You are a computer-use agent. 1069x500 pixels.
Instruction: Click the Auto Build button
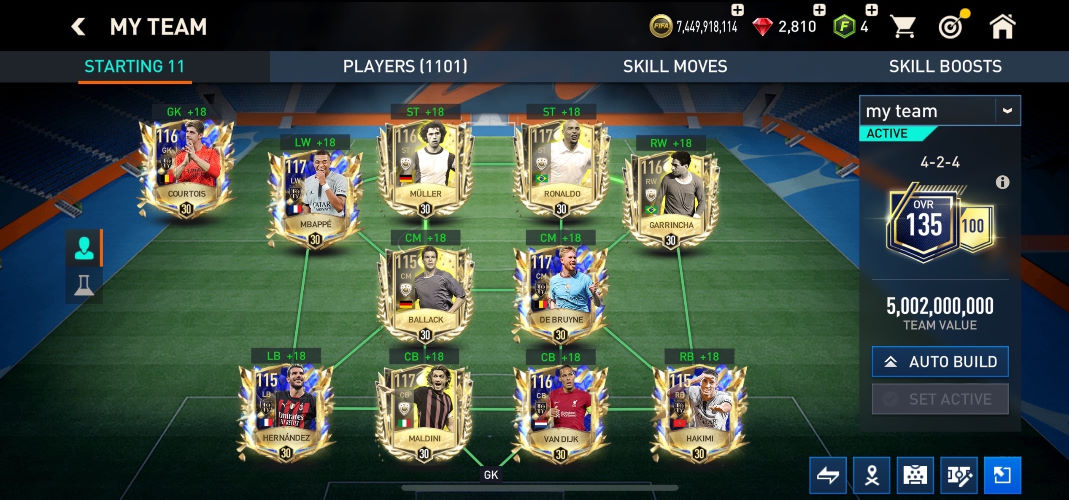[939, 362]
